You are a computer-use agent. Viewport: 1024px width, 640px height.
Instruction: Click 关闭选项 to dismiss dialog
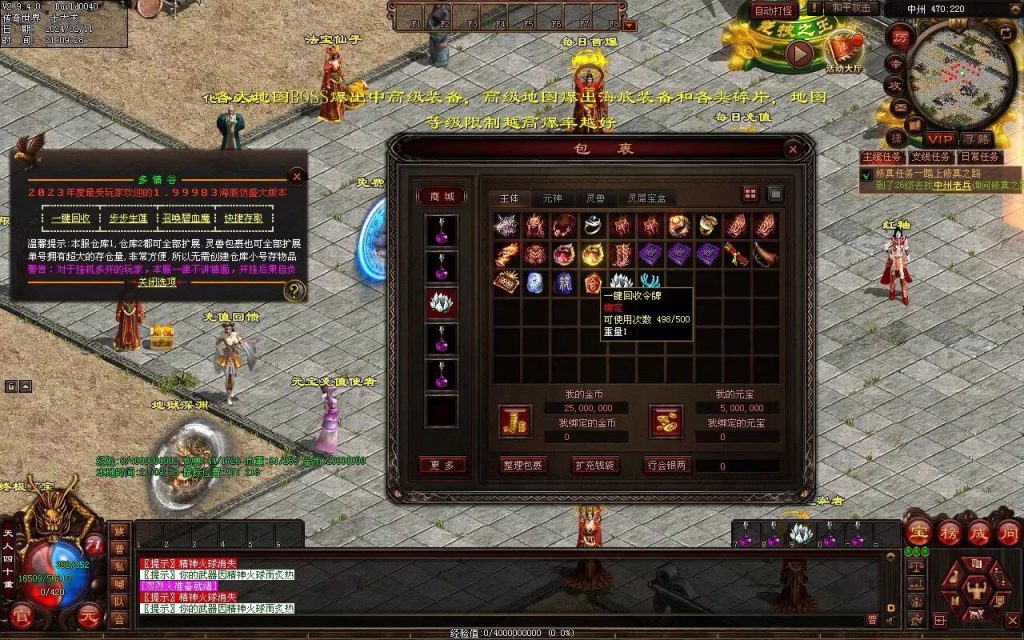pos(157,282)
